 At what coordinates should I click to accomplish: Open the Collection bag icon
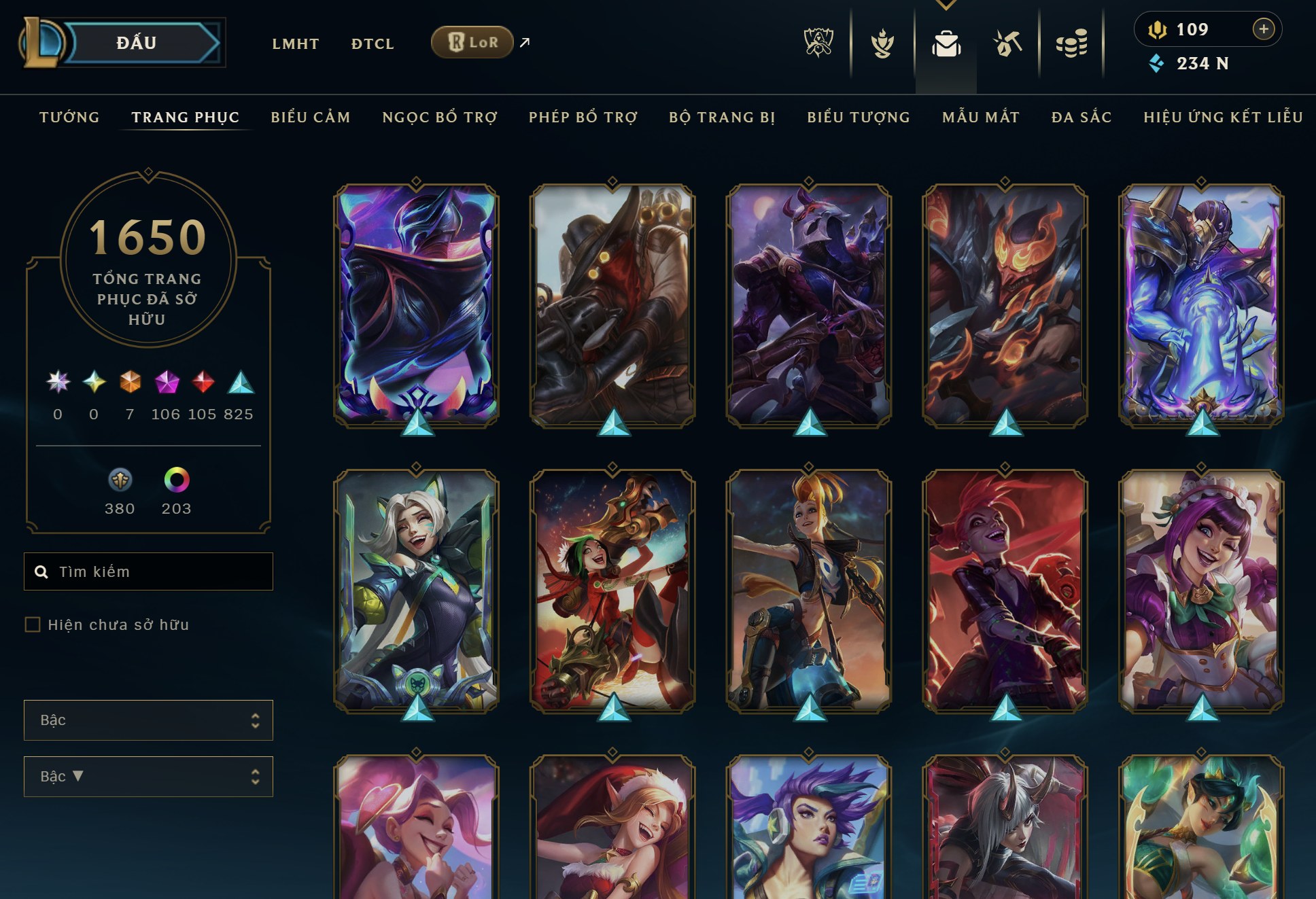click(x=947, y=42)
